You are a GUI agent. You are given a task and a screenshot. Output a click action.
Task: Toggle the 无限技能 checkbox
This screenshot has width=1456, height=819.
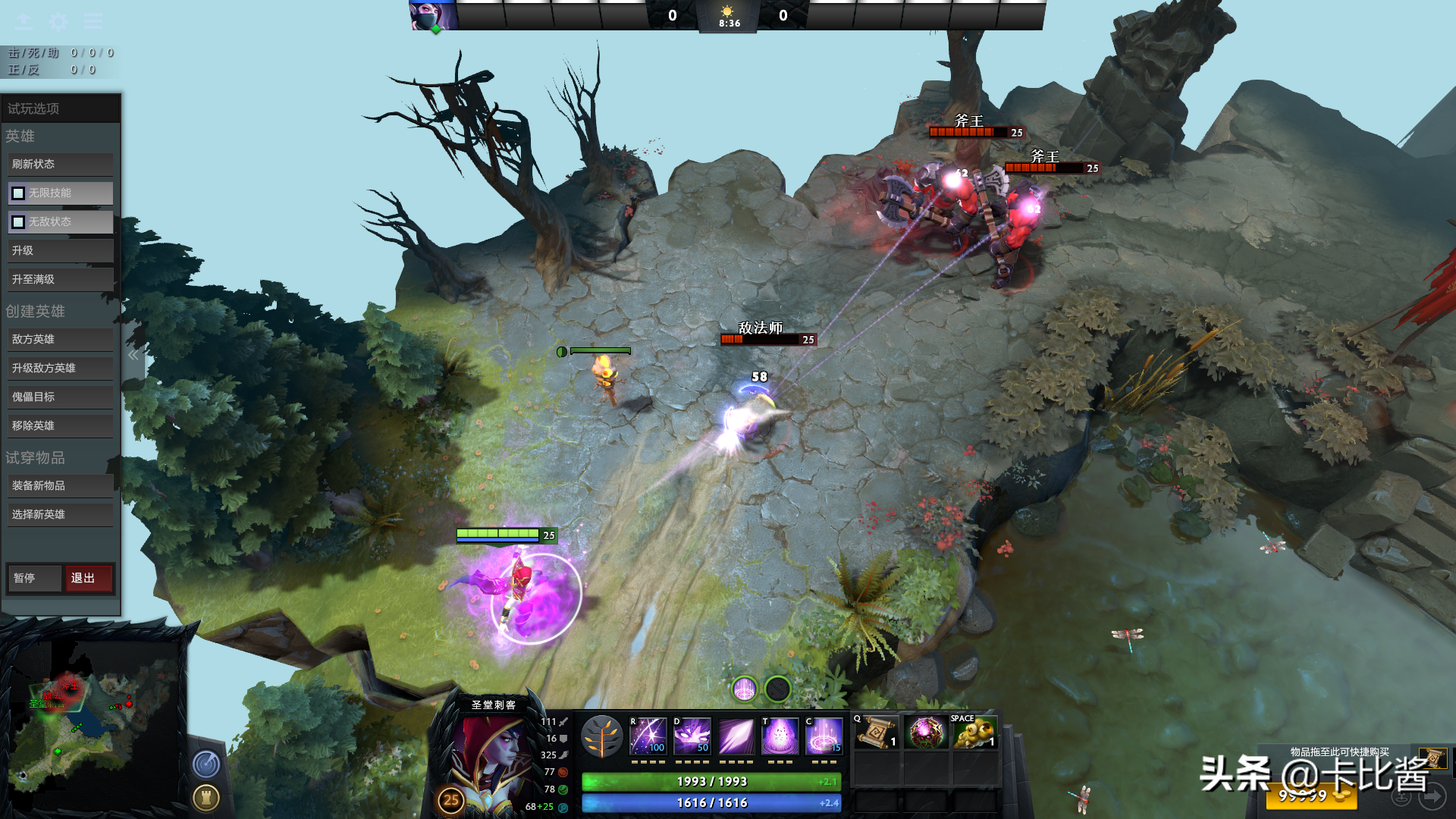point(18,193)
